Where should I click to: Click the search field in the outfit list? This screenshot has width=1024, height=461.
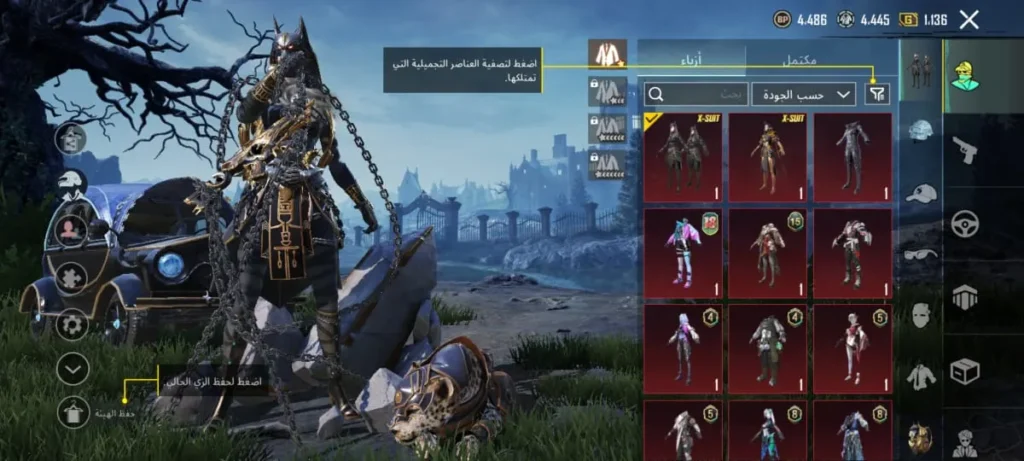(696, 94)
